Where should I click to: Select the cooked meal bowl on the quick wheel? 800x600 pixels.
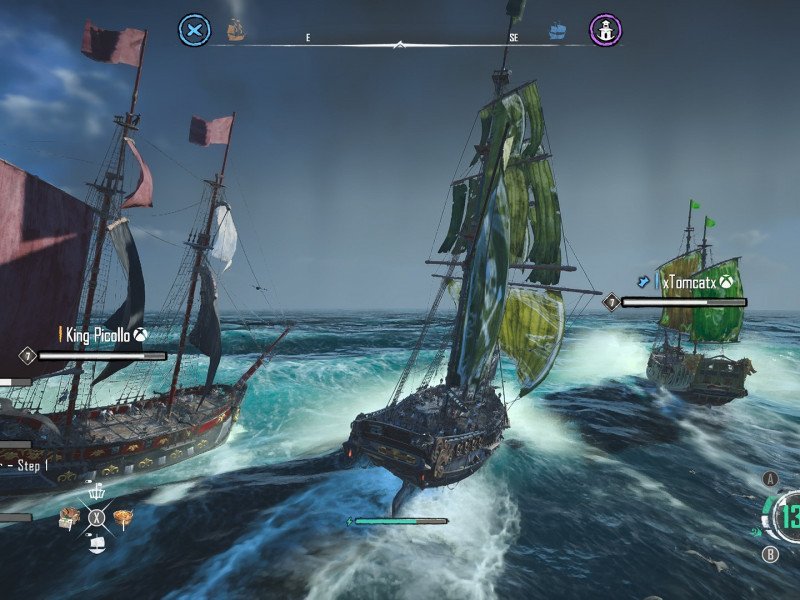click(x=124, y=517)
